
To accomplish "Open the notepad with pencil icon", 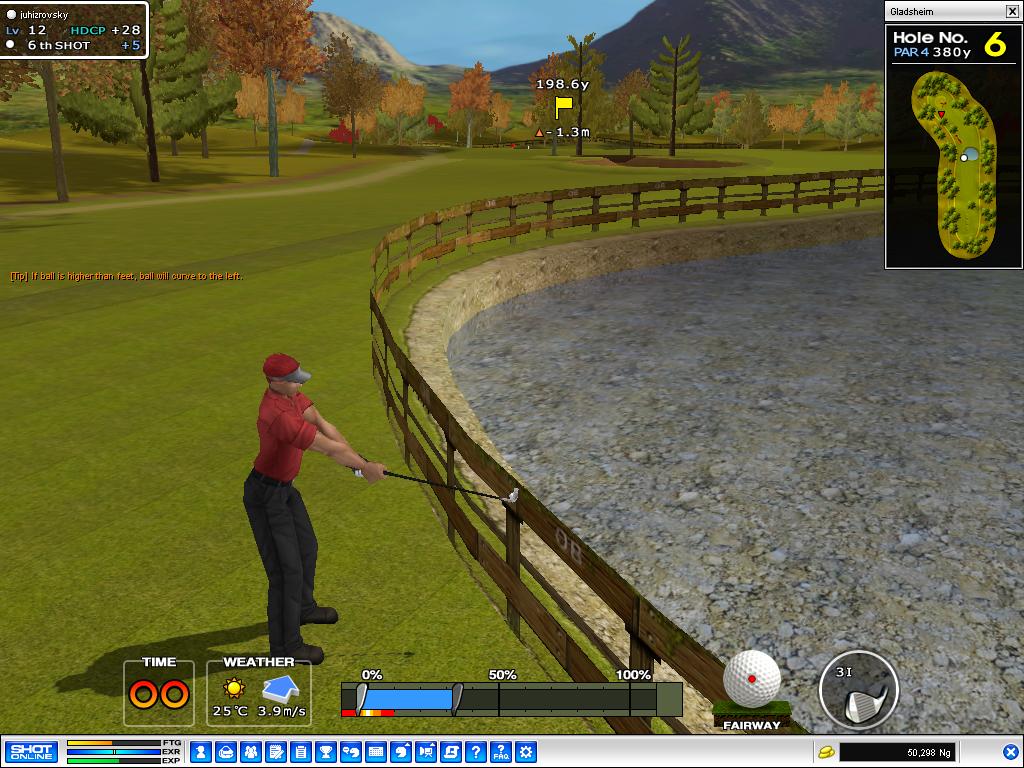I will coord(276,751).
